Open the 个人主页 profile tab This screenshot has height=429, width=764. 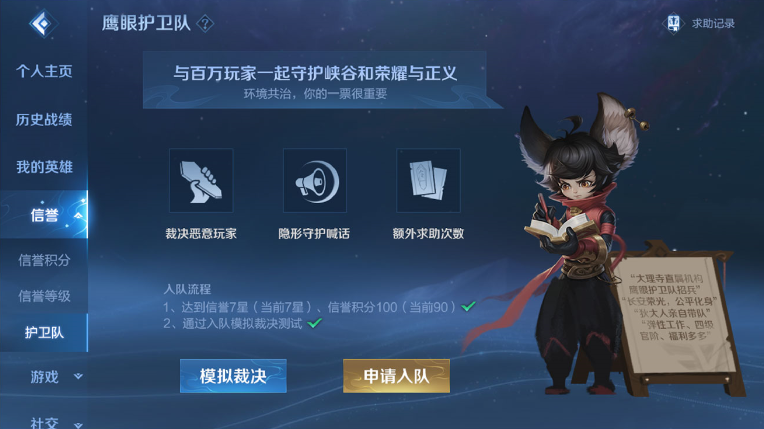click(x=44, y=72)
